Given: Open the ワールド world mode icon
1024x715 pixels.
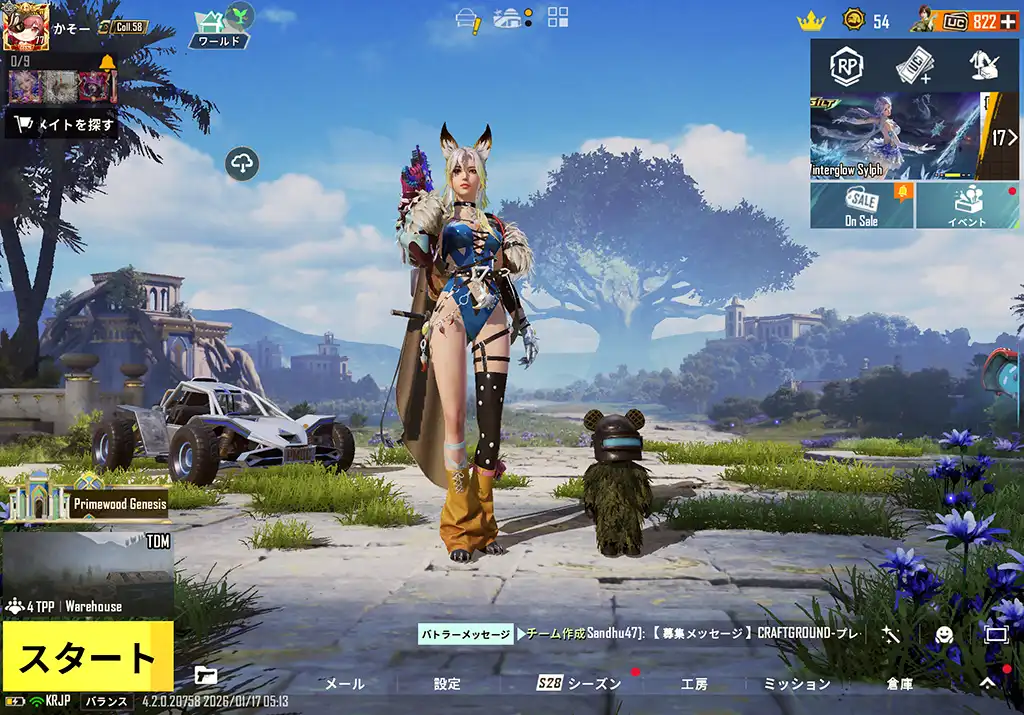Looking at the screenshot, I should coord(220,27).
